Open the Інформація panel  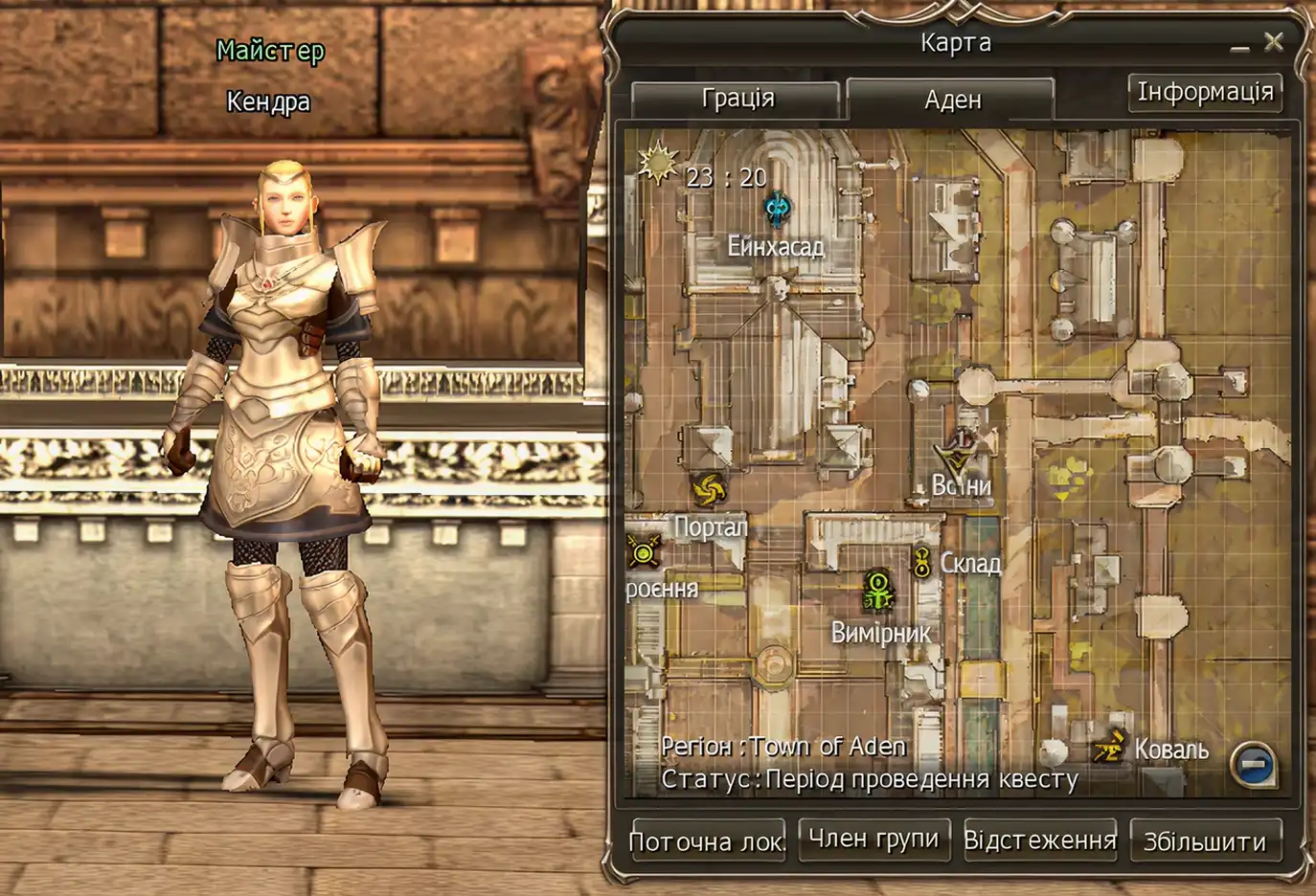1205,91
